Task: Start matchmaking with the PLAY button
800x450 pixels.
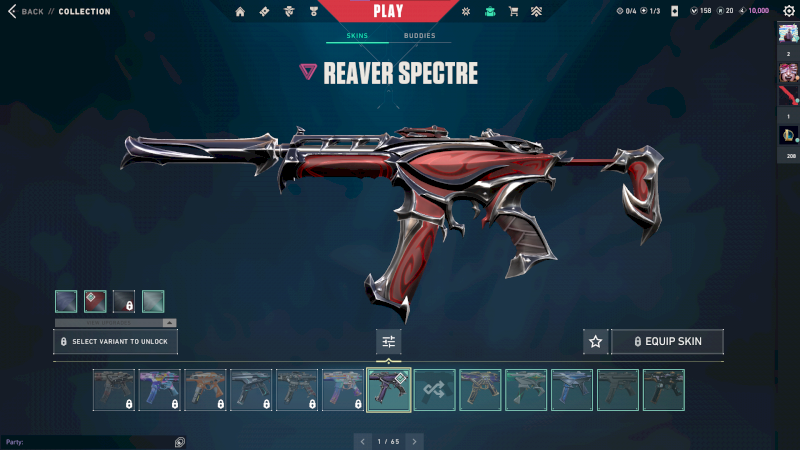Action: [388, 11]
